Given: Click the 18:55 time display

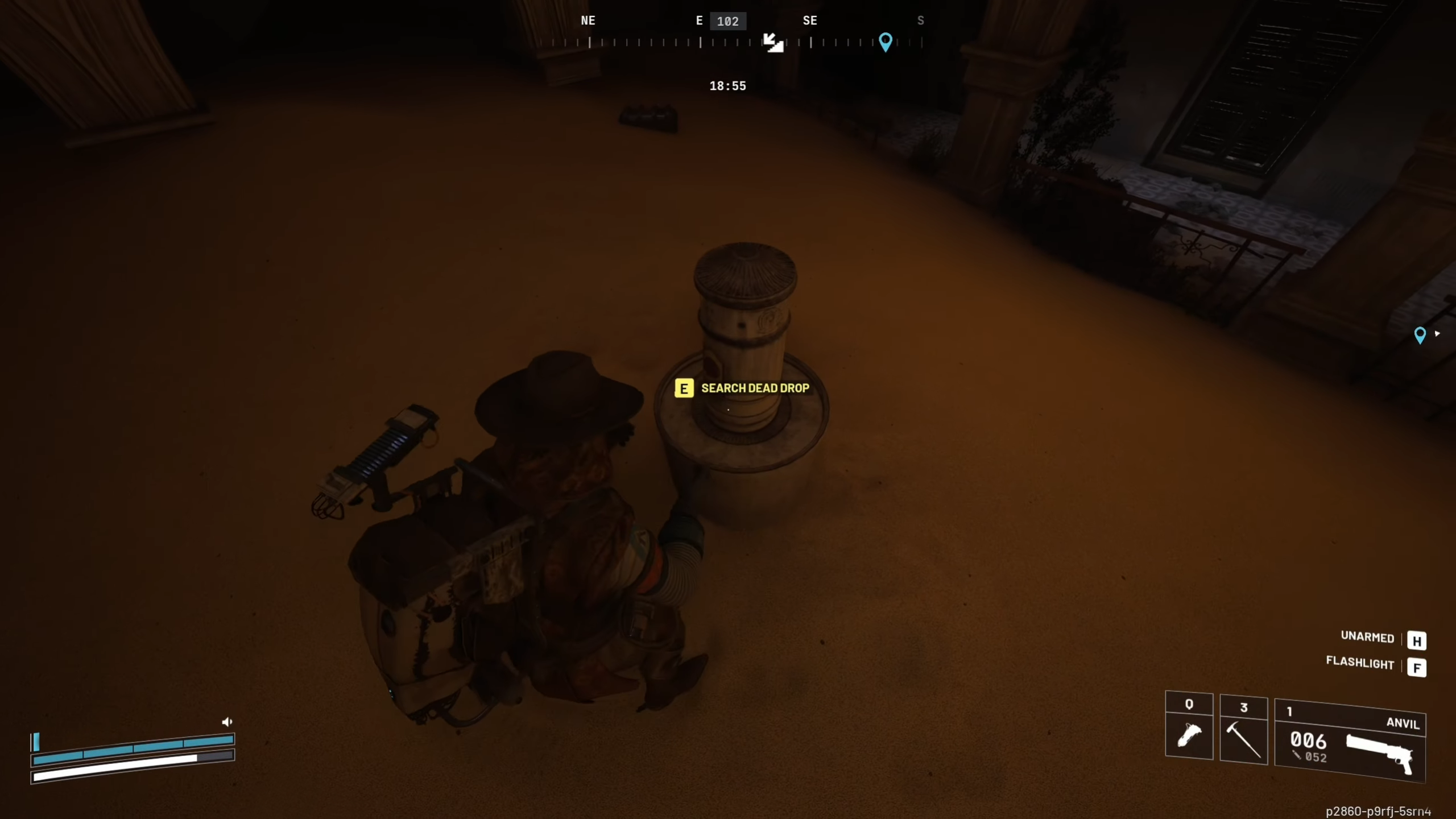Looking at the screenshot, I should point(728,85).
